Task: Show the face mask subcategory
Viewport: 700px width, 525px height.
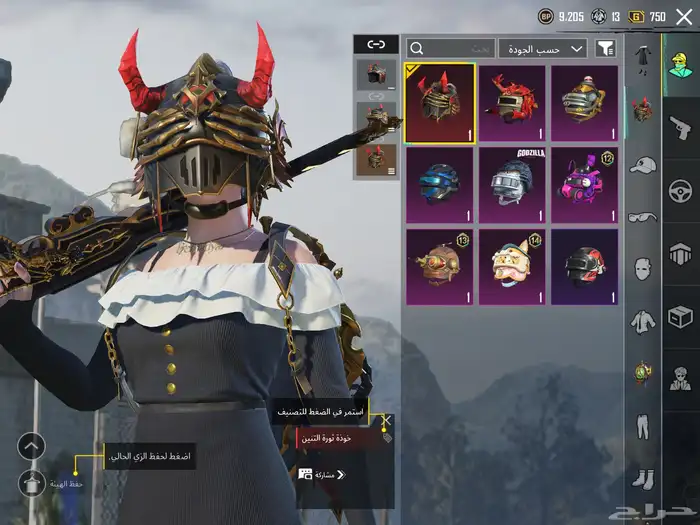Action: pos(642,268)
